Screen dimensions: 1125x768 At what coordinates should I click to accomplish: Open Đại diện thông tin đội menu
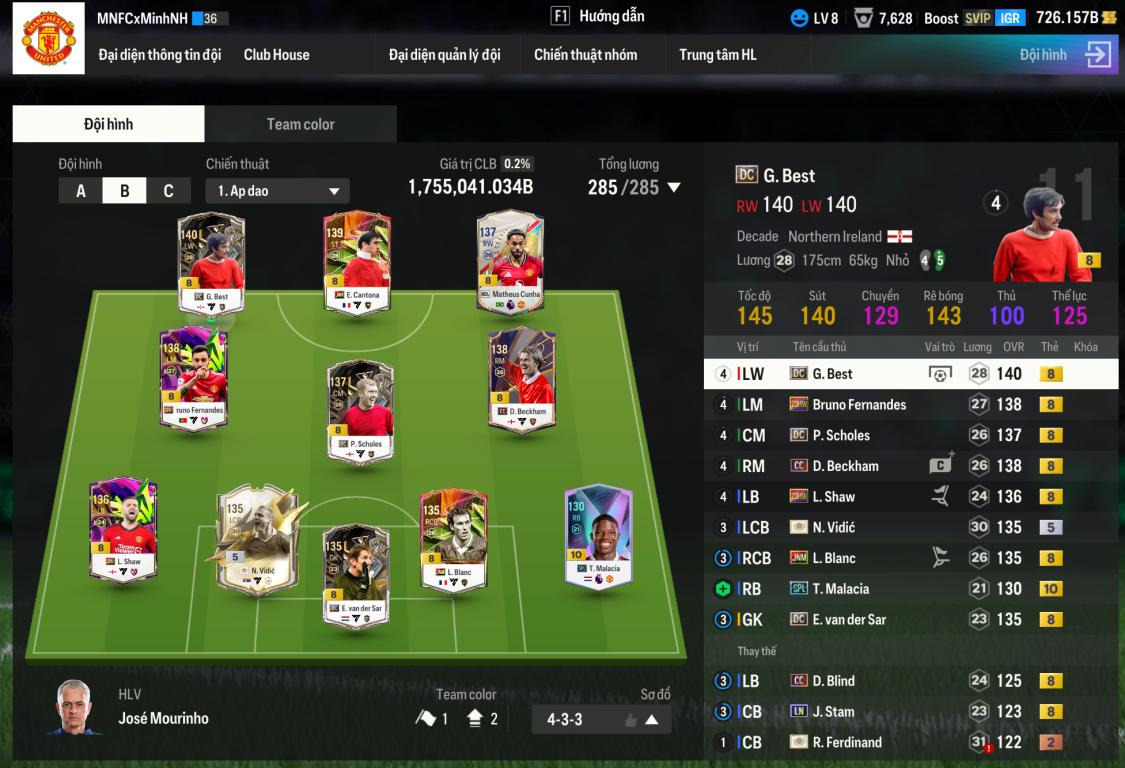click(159, 55)
